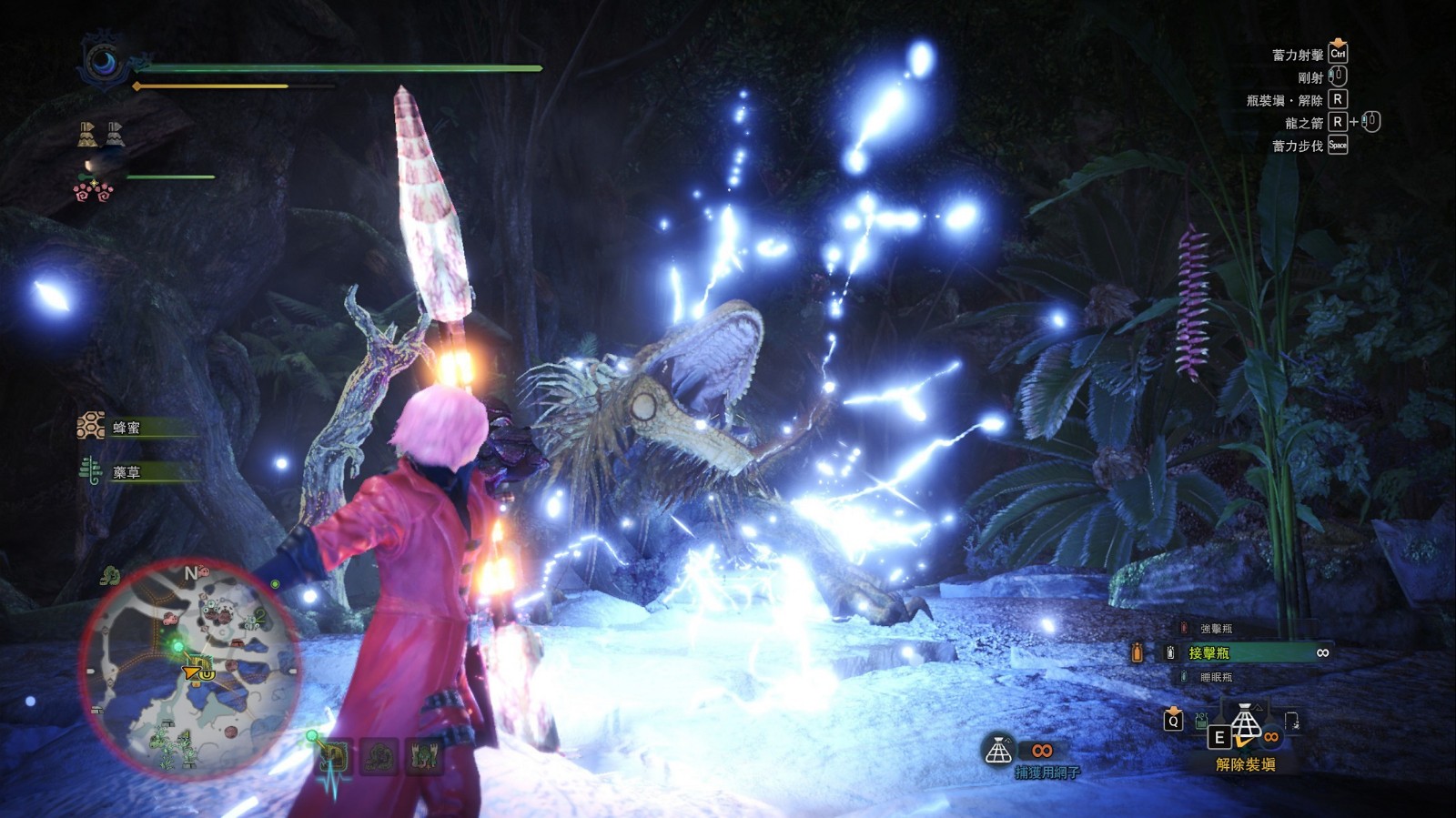Click the green item pouch icon in item bar
The height and width of the screenshot is (818, 1456).
(1201, 721)
